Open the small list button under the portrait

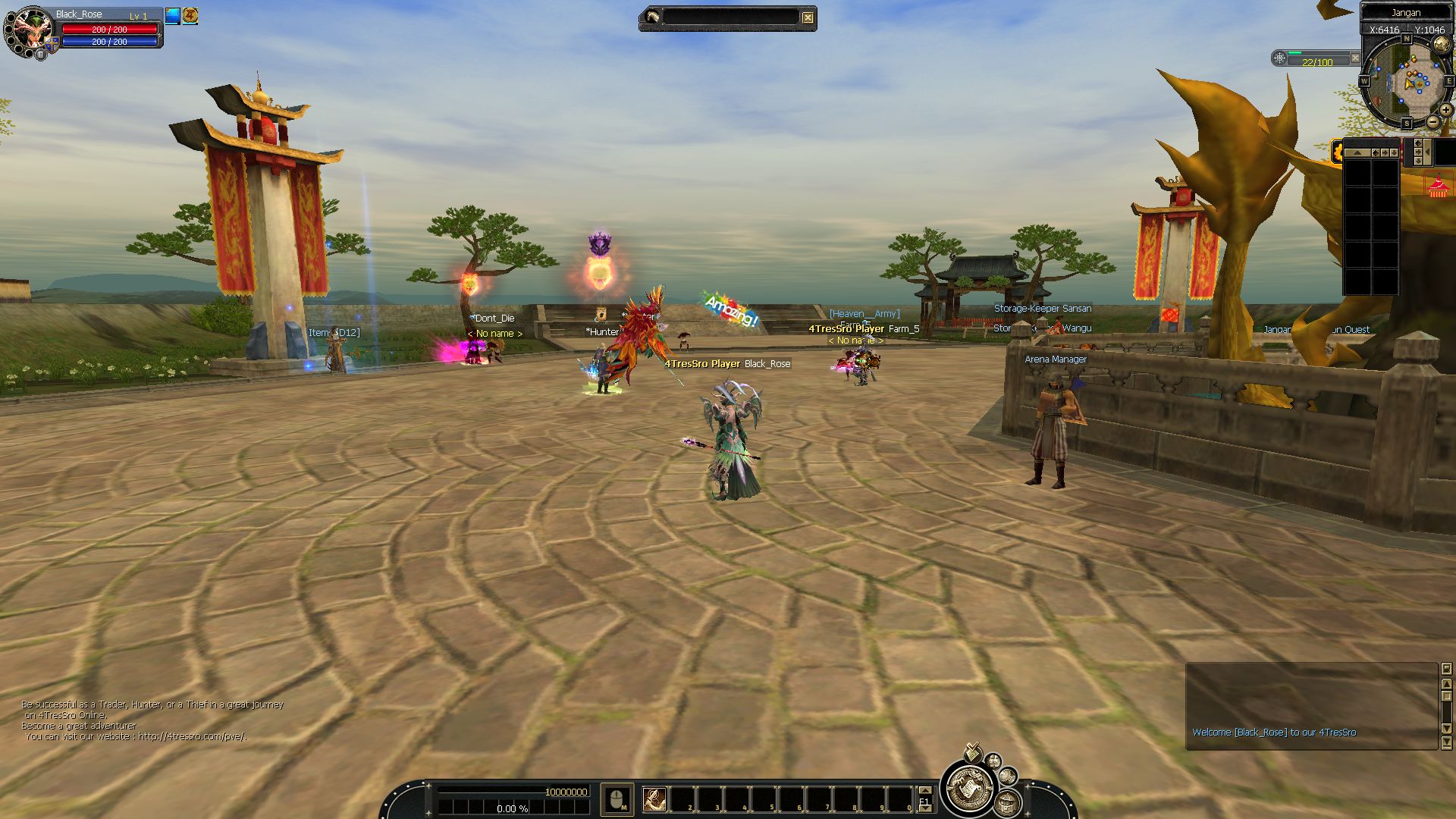click(41, 54)
